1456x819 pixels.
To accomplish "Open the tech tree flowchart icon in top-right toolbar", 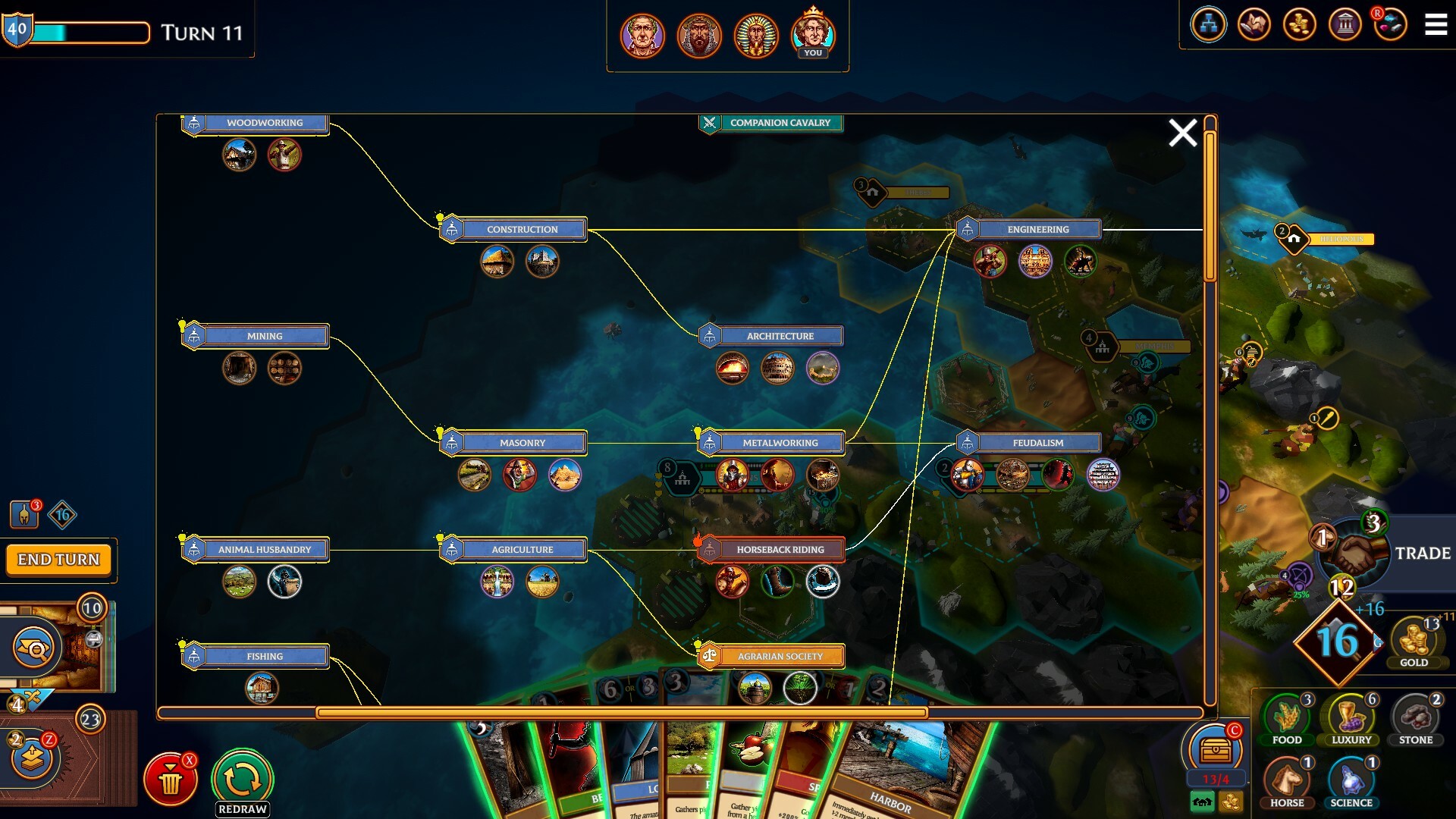I will (1210, 24).
